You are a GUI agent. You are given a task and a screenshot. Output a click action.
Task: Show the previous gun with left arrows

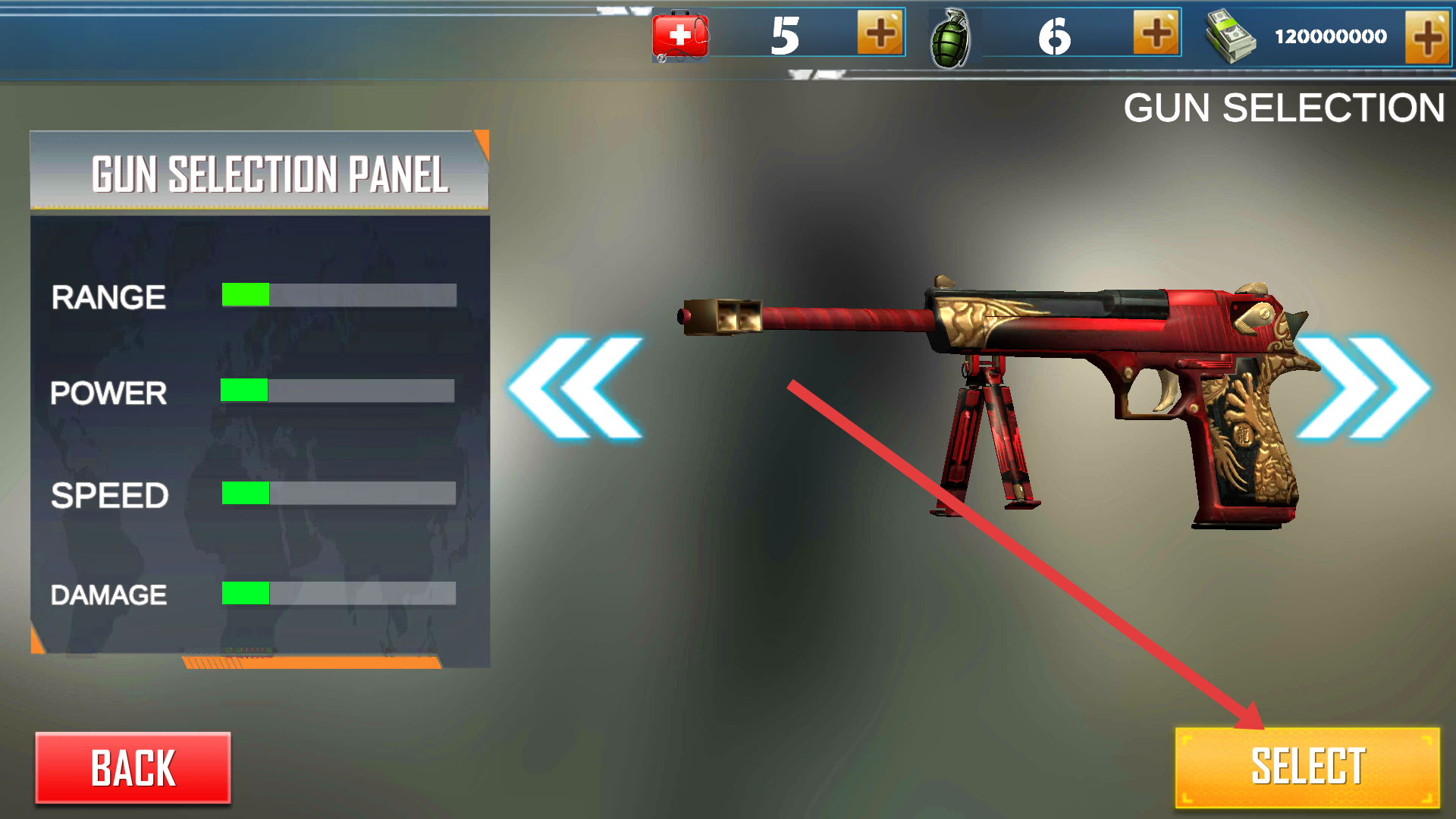[576, 388]
